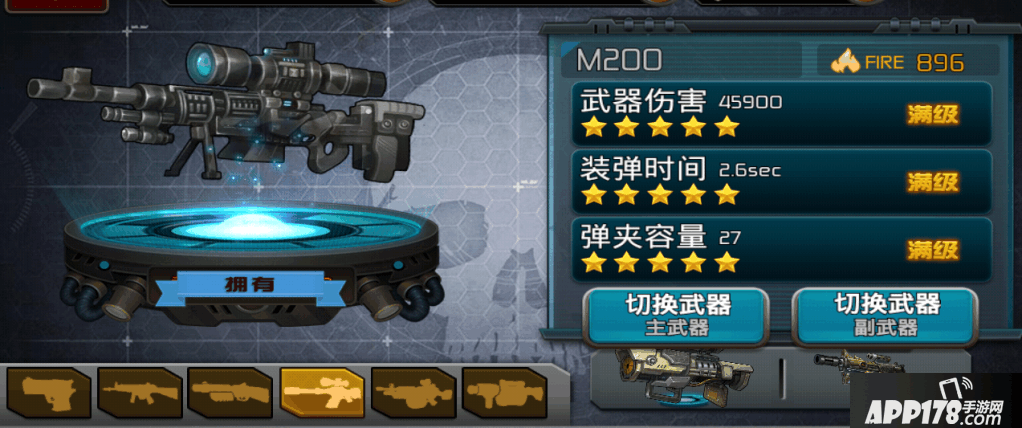Click the 切换武器 主武器 button
The image size is (1022, 428).
677,315
